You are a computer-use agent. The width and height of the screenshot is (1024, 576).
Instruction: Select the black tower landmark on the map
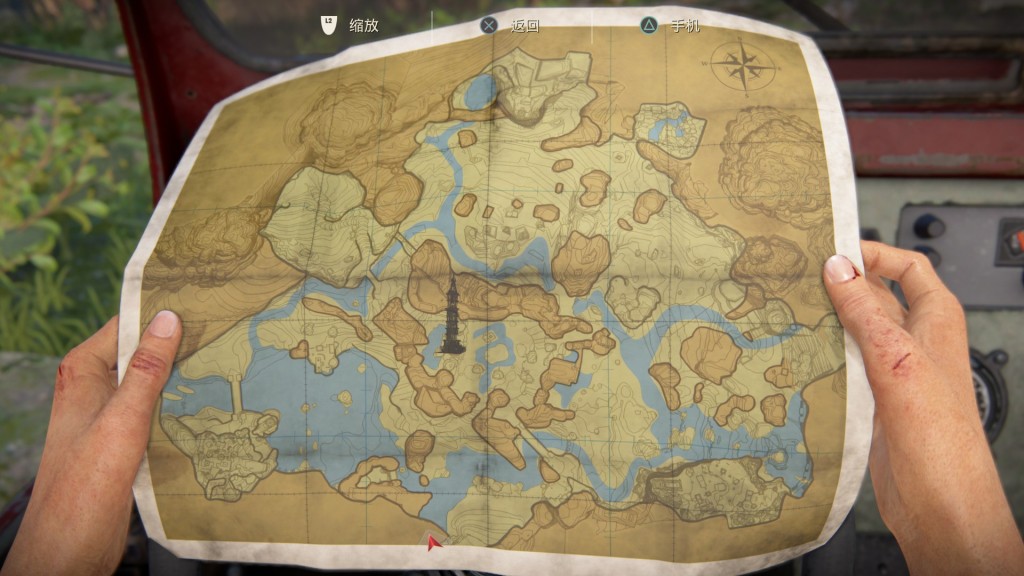pyautogui.click(x=452, y=316)
